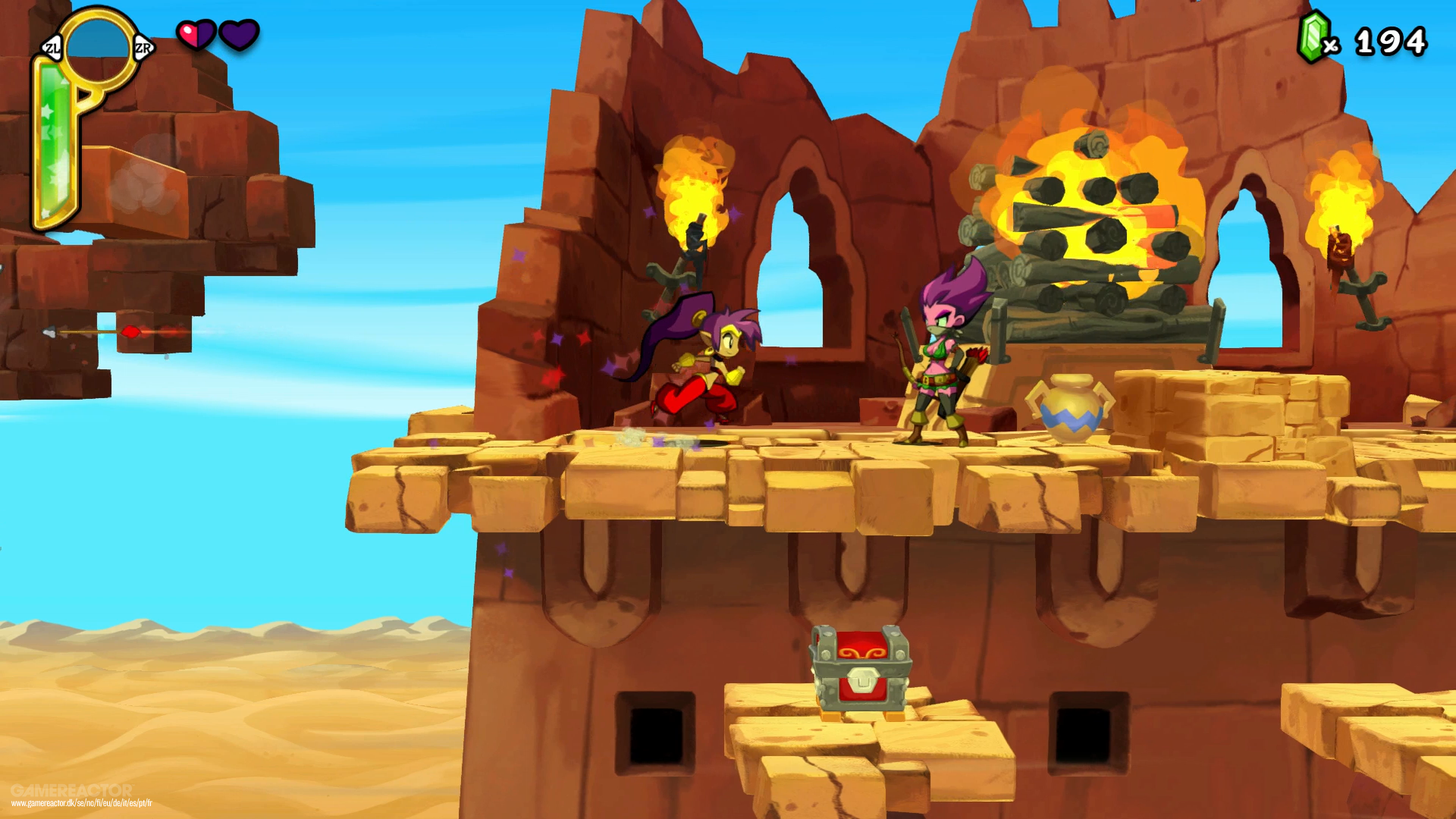
Task: Click the Gamereactor watermark logo
Action: (72, 789)
